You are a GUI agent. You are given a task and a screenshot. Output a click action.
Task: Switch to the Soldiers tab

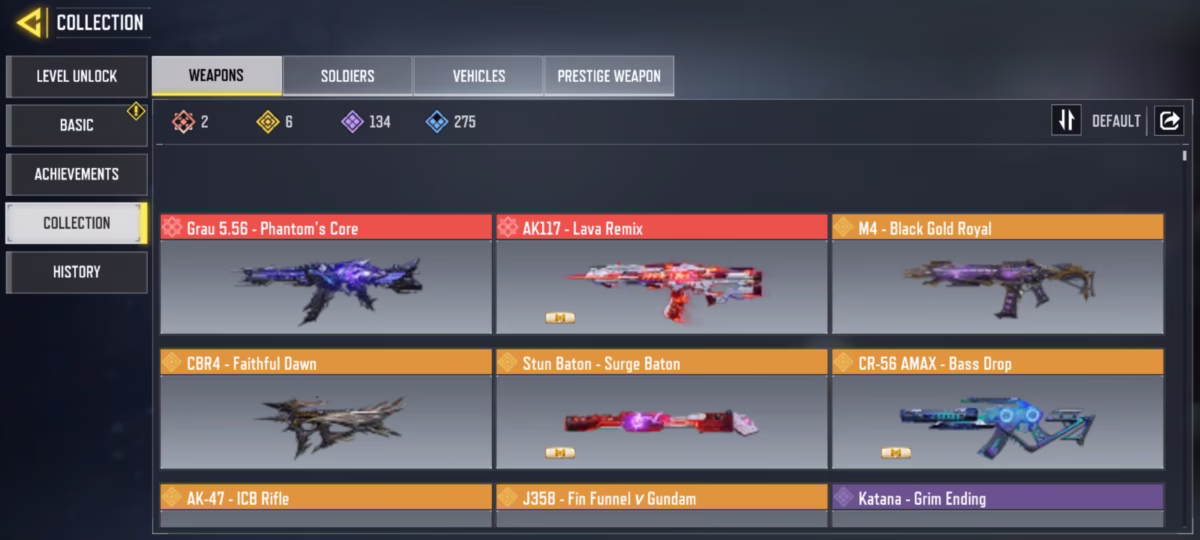(x=347, y=76)
